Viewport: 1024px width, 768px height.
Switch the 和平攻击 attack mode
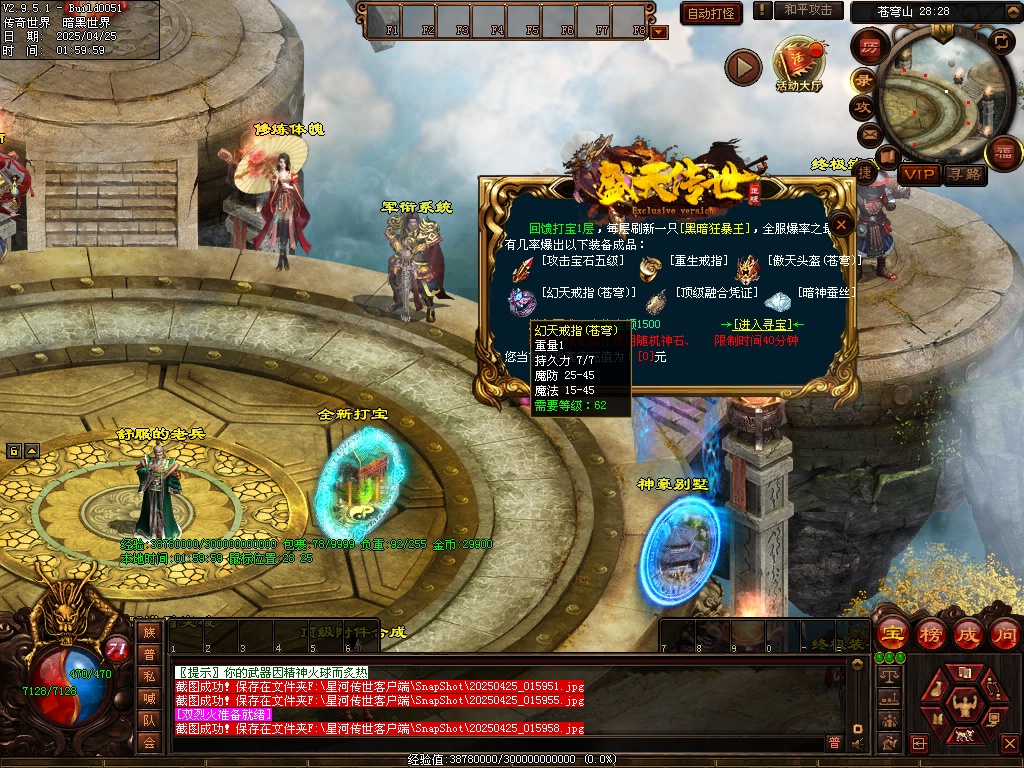click(x=808, y=11)
